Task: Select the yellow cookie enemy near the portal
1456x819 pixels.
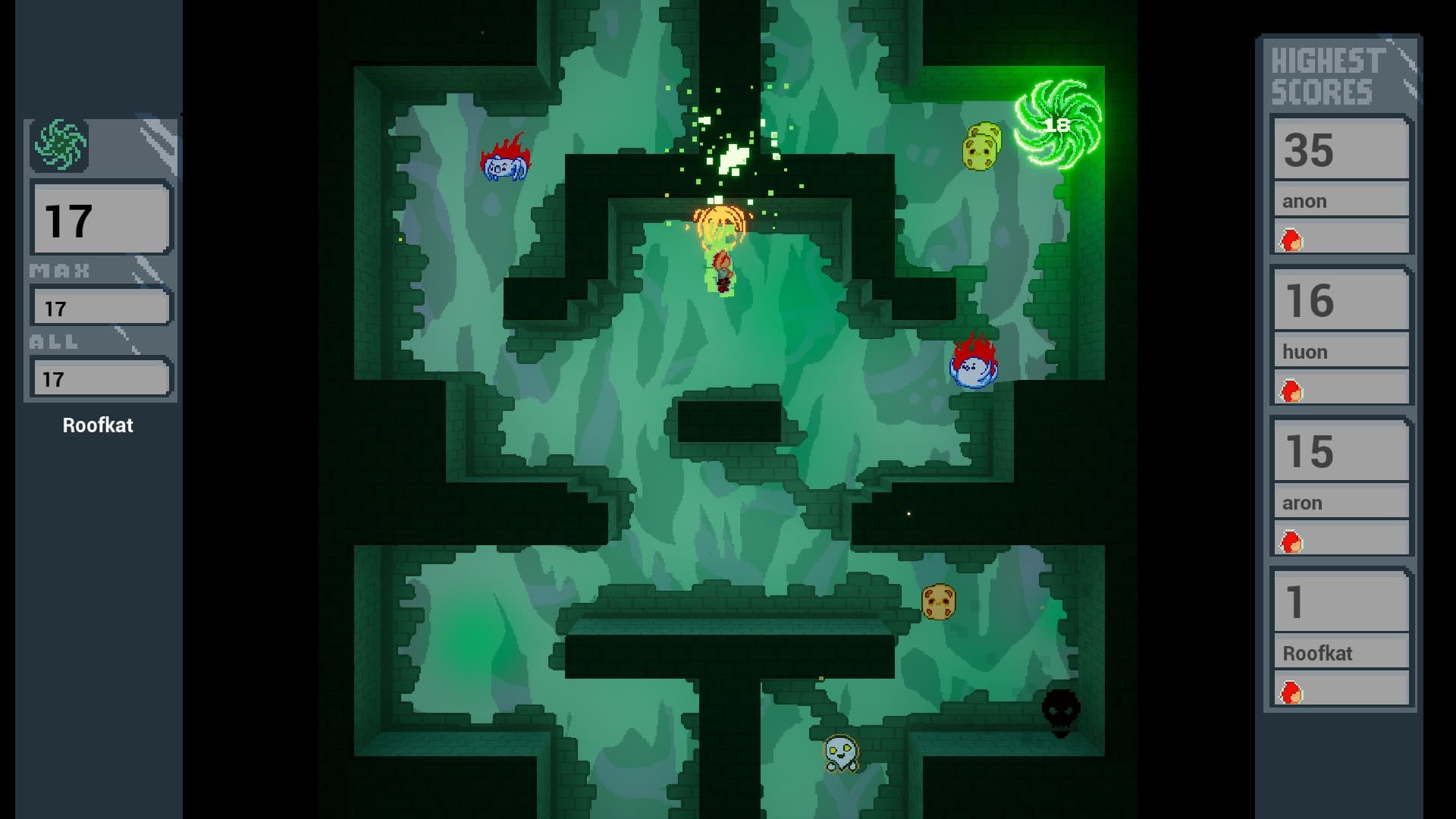Action: (x=981, y=148)
